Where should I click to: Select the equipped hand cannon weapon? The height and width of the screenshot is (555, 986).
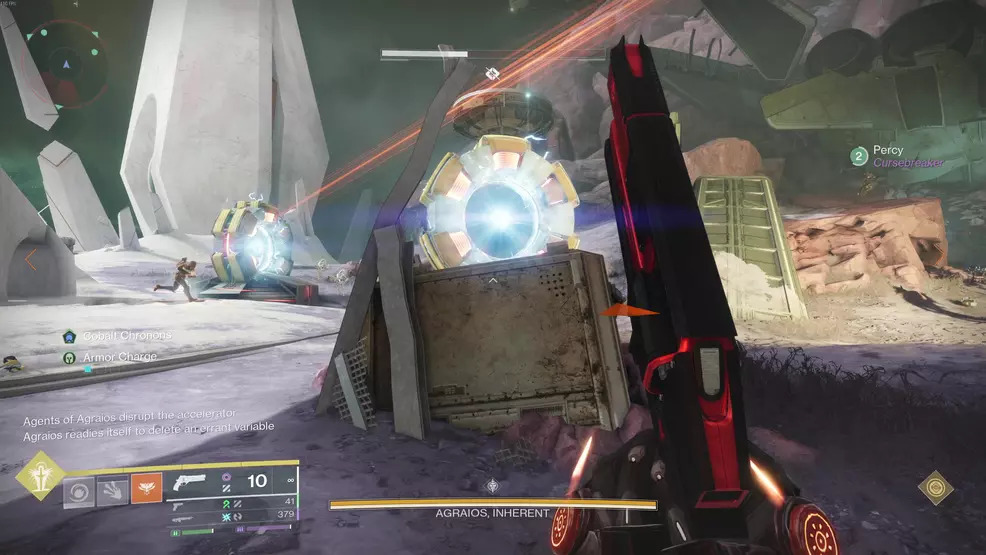click(x=188, y=482)
